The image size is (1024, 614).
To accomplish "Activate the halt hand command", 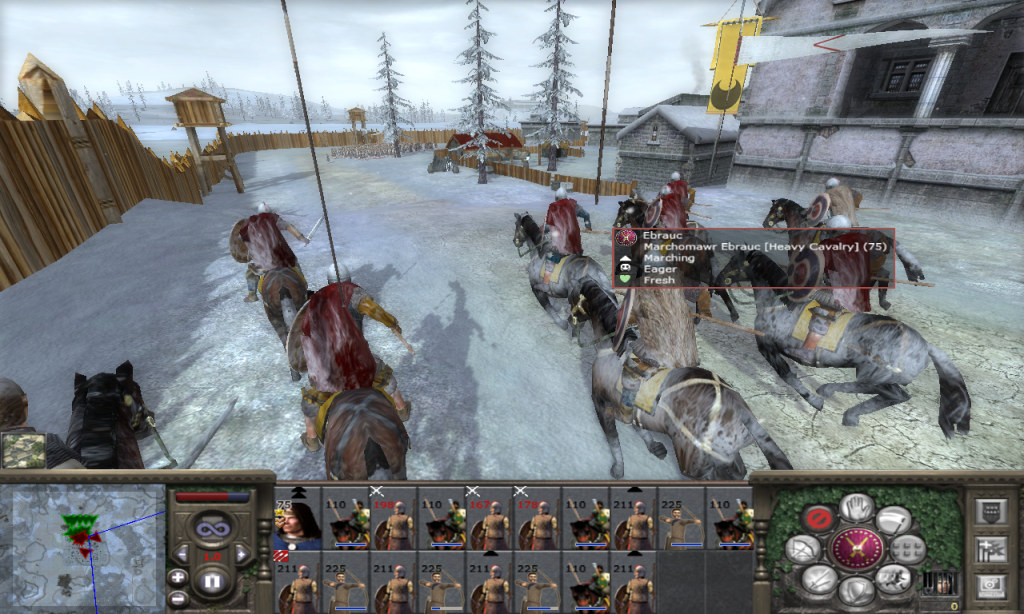I will pyautogui.click(x=856, y=507).
